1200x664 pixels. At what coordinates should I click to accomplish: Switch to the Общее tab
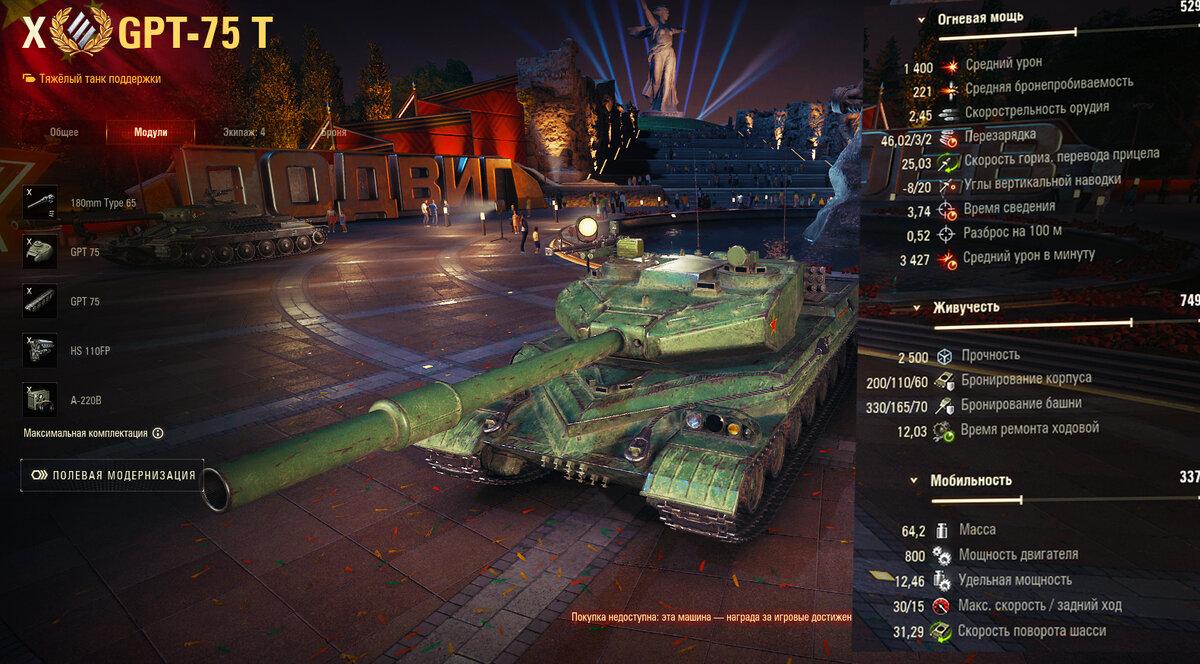click(64, 132)
